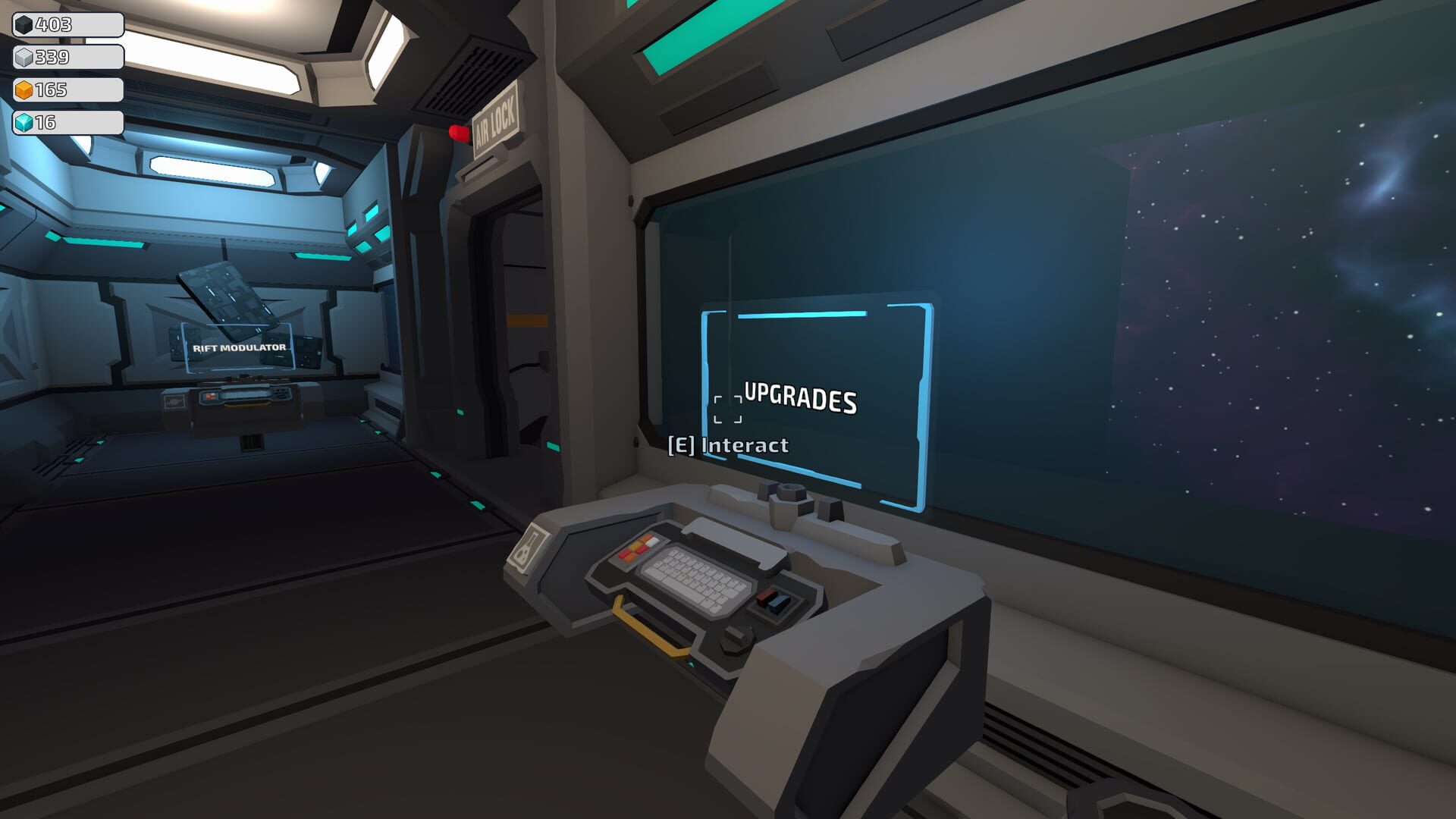Click the [E] Interact prompt
The width and height of the screenshot is (1456, 819).
coord(730,446)
